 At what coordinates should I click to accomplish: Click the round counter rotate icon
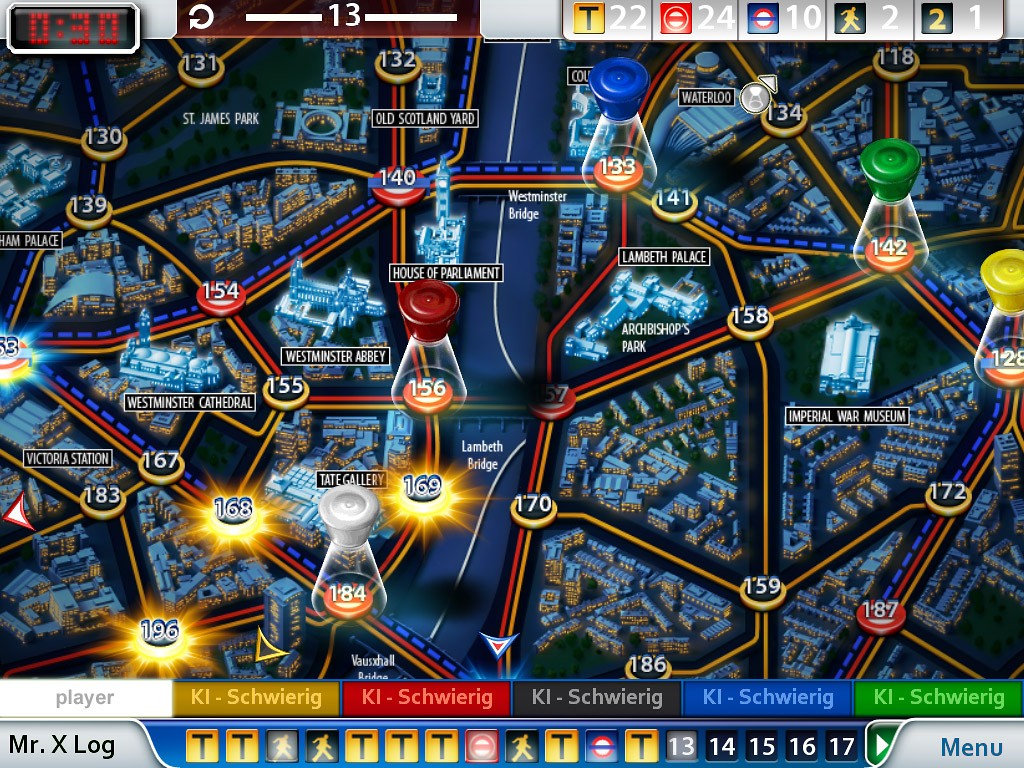[x=201, y=18]
